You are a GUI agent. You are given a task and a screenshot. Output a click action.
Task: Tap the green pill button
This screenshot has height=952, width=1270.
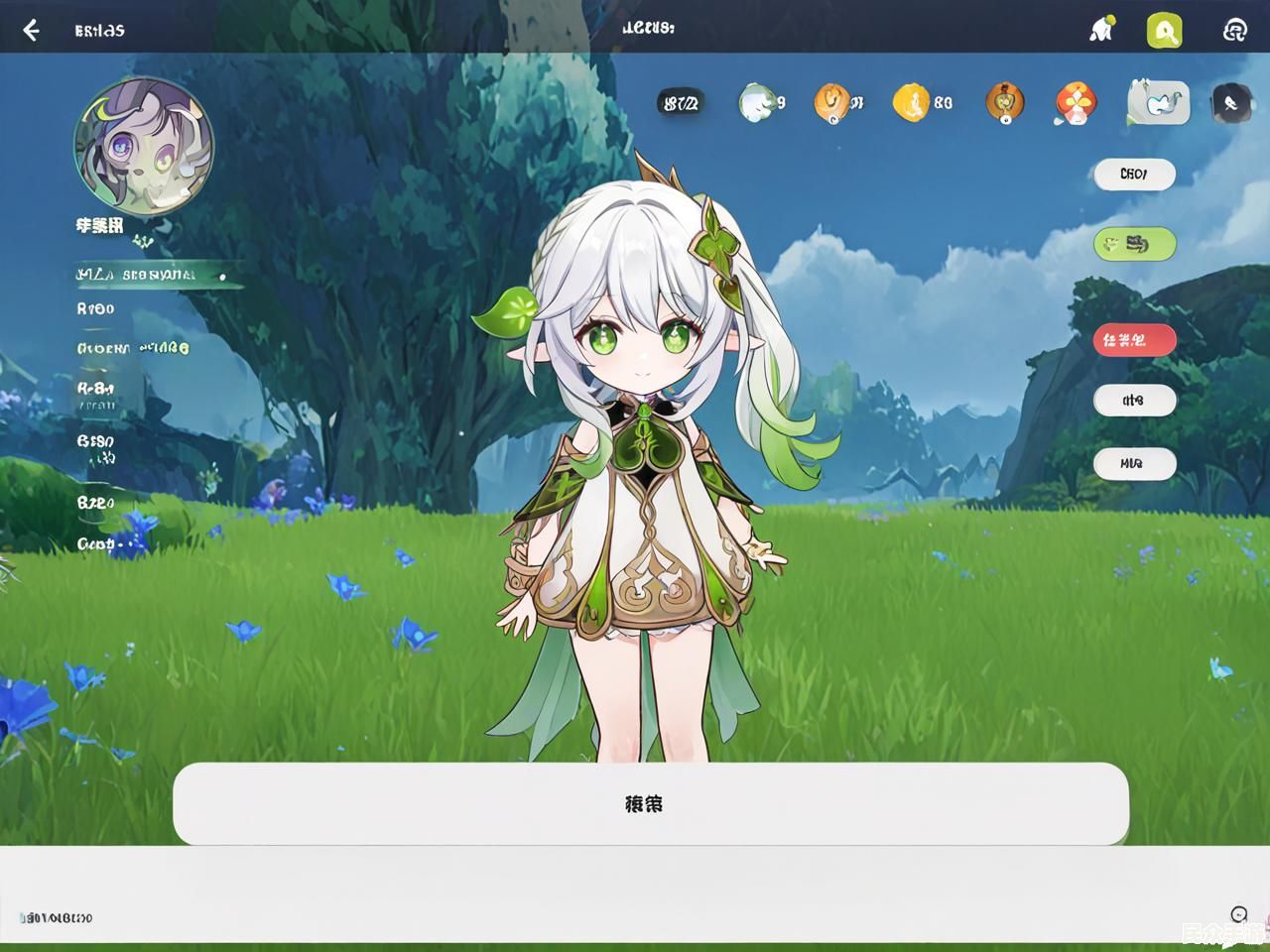[x=1134, y=243]
